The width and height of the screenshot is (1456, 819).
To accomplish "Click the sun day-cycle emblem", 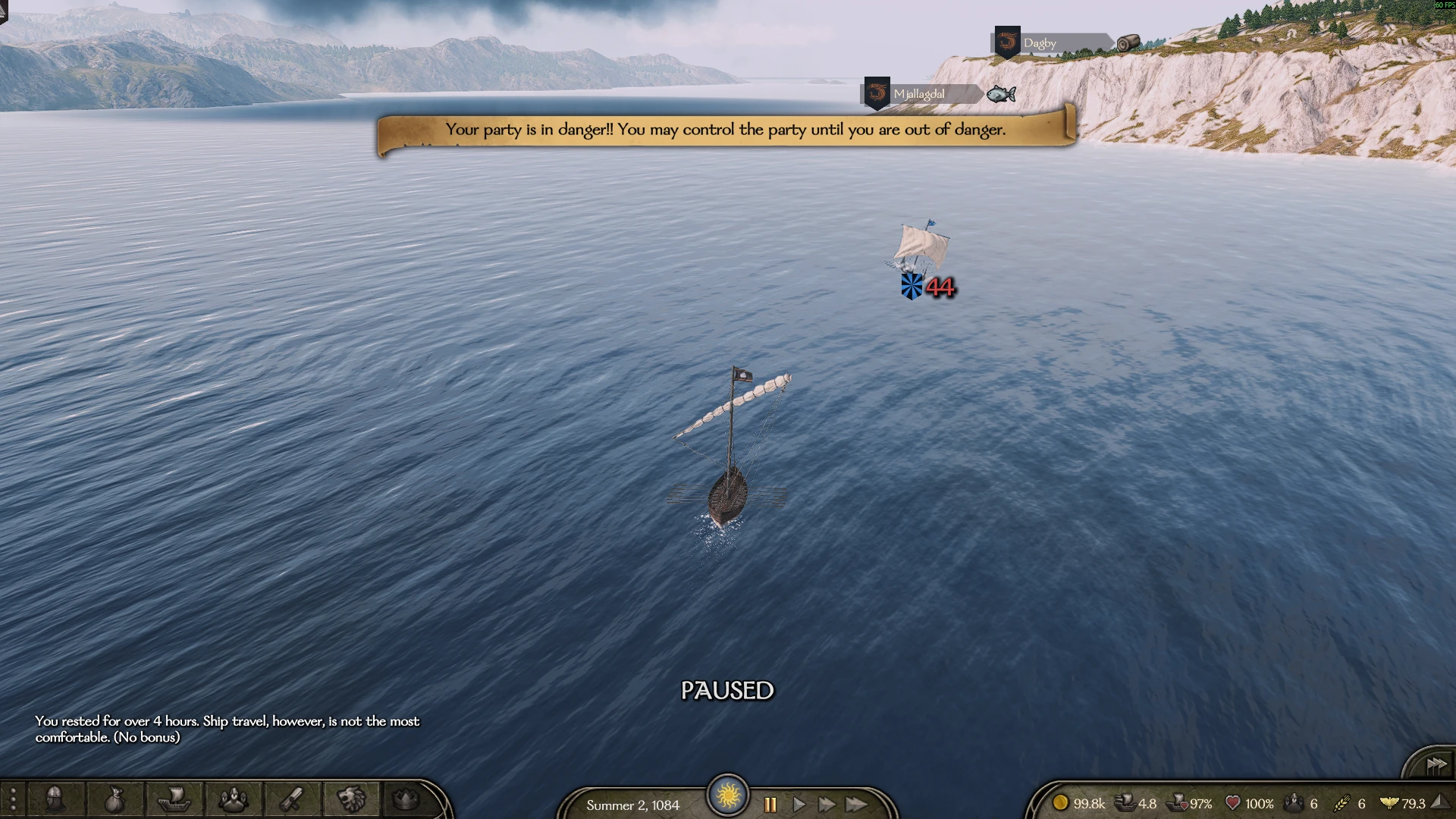I will pyautogui.click(x=728, y=795).
